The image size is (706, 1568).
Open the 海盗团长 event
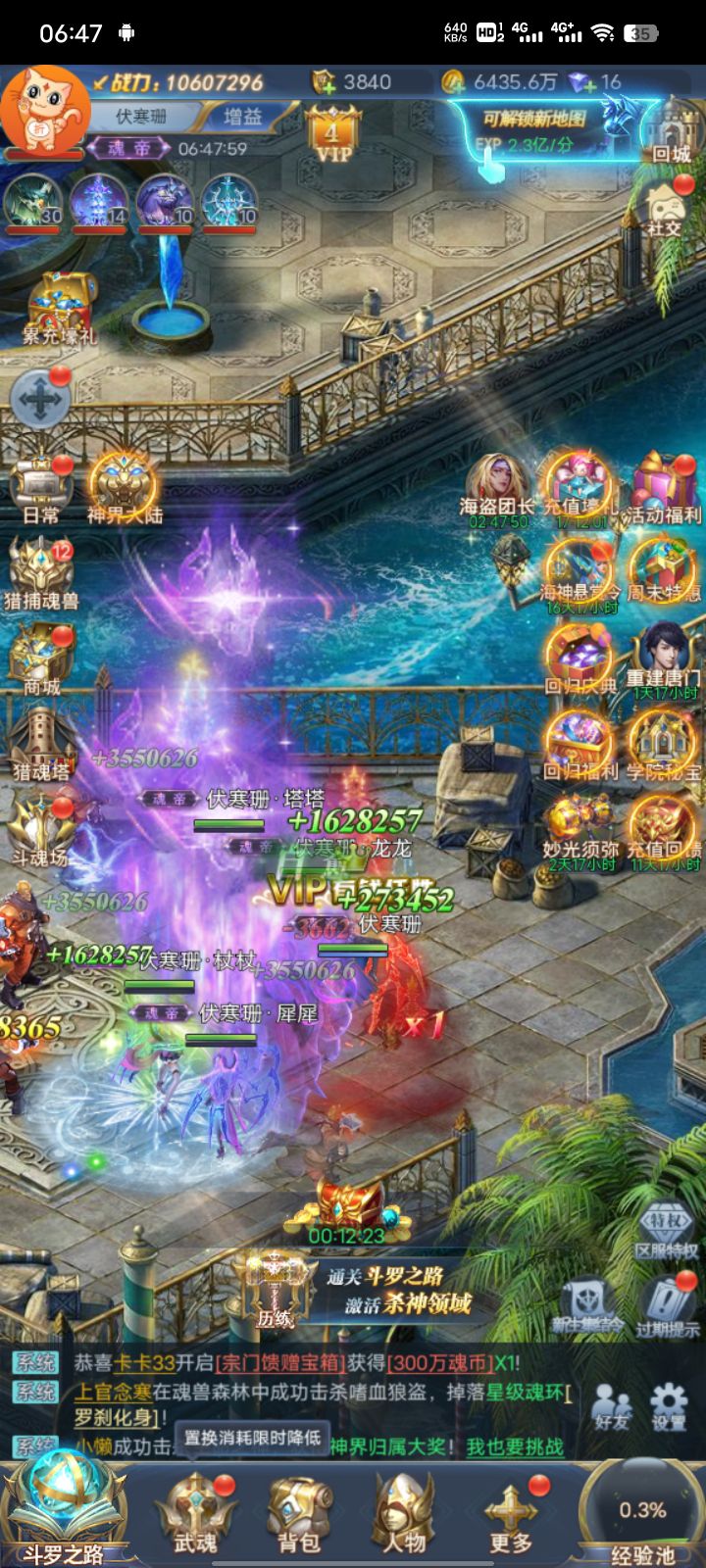(x=498, y=488)
